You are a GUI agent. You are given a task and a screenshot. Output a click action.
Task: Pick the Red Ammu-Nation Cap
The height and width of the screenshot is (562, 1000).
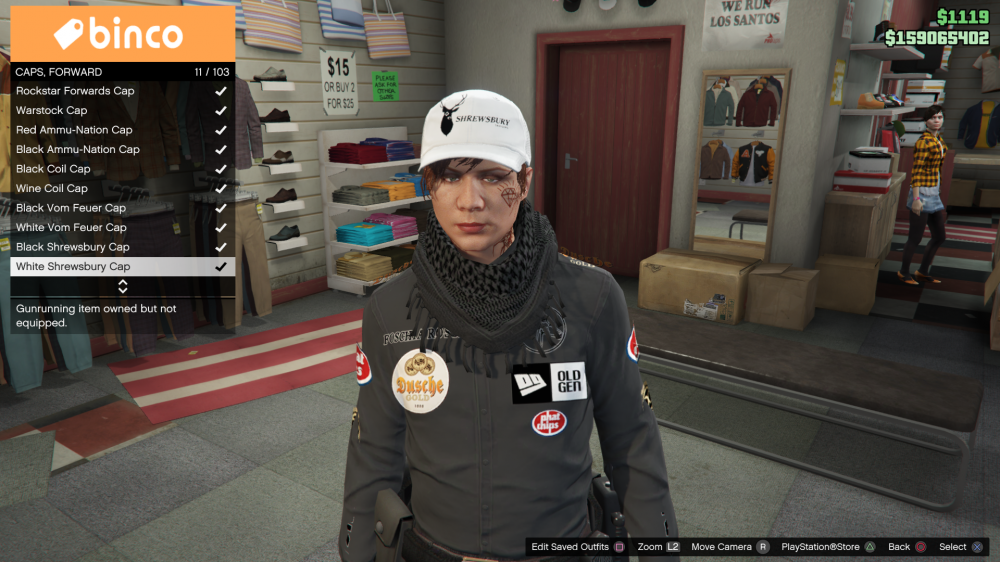click(120, 130)
